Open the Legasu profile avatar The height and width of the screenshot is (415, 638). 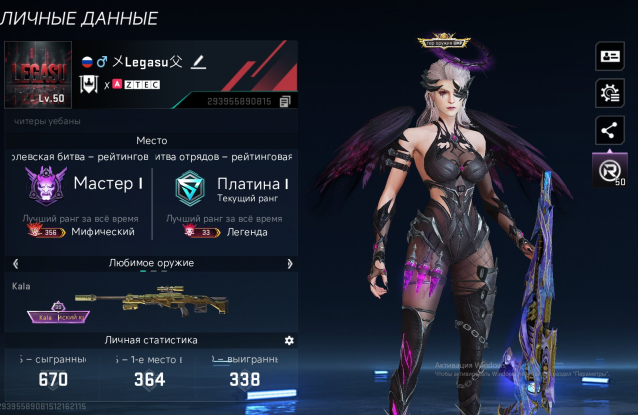coord(38,76)
